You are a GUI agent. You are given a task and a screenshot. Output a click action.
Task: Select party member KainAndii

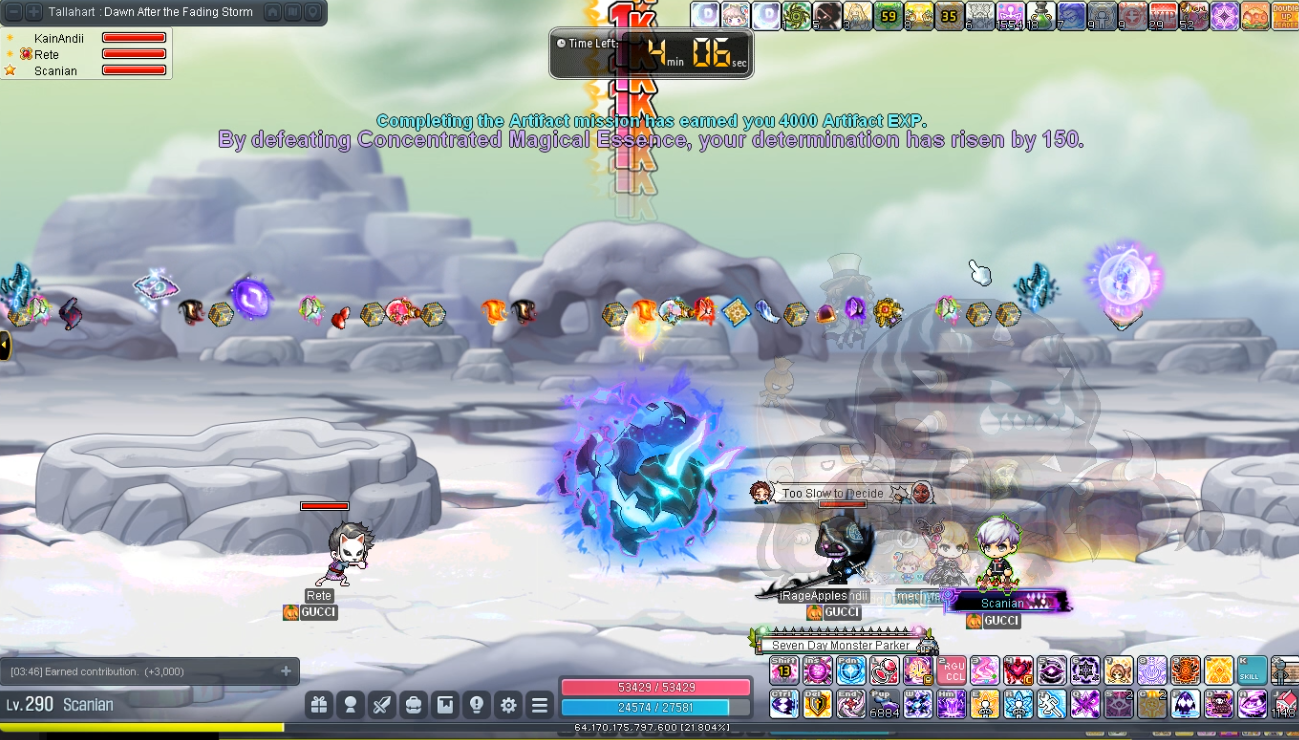pos(59,38)
